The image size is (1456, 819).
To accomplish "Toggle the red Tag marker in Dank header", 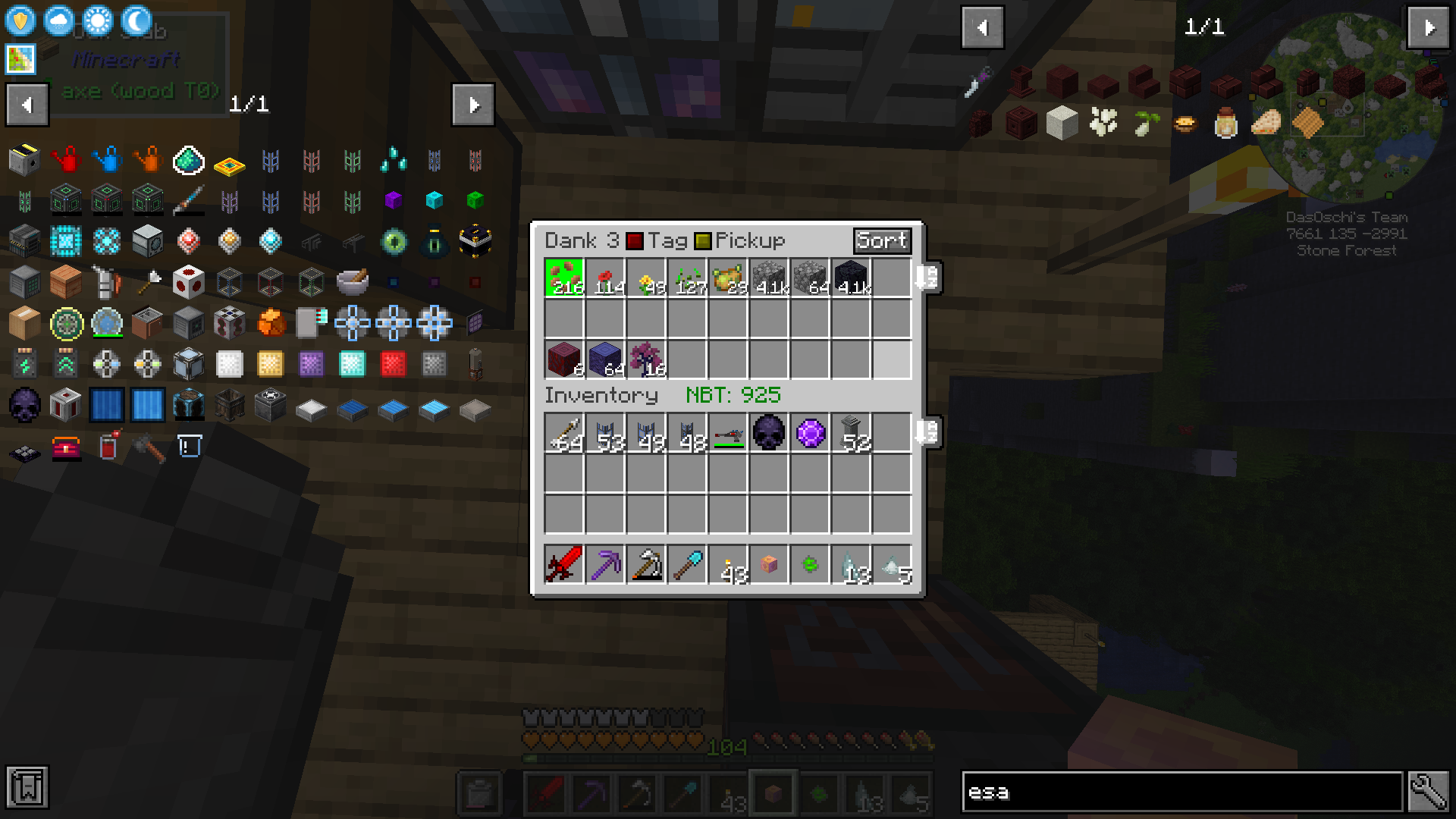I will (x=635, y=241).
